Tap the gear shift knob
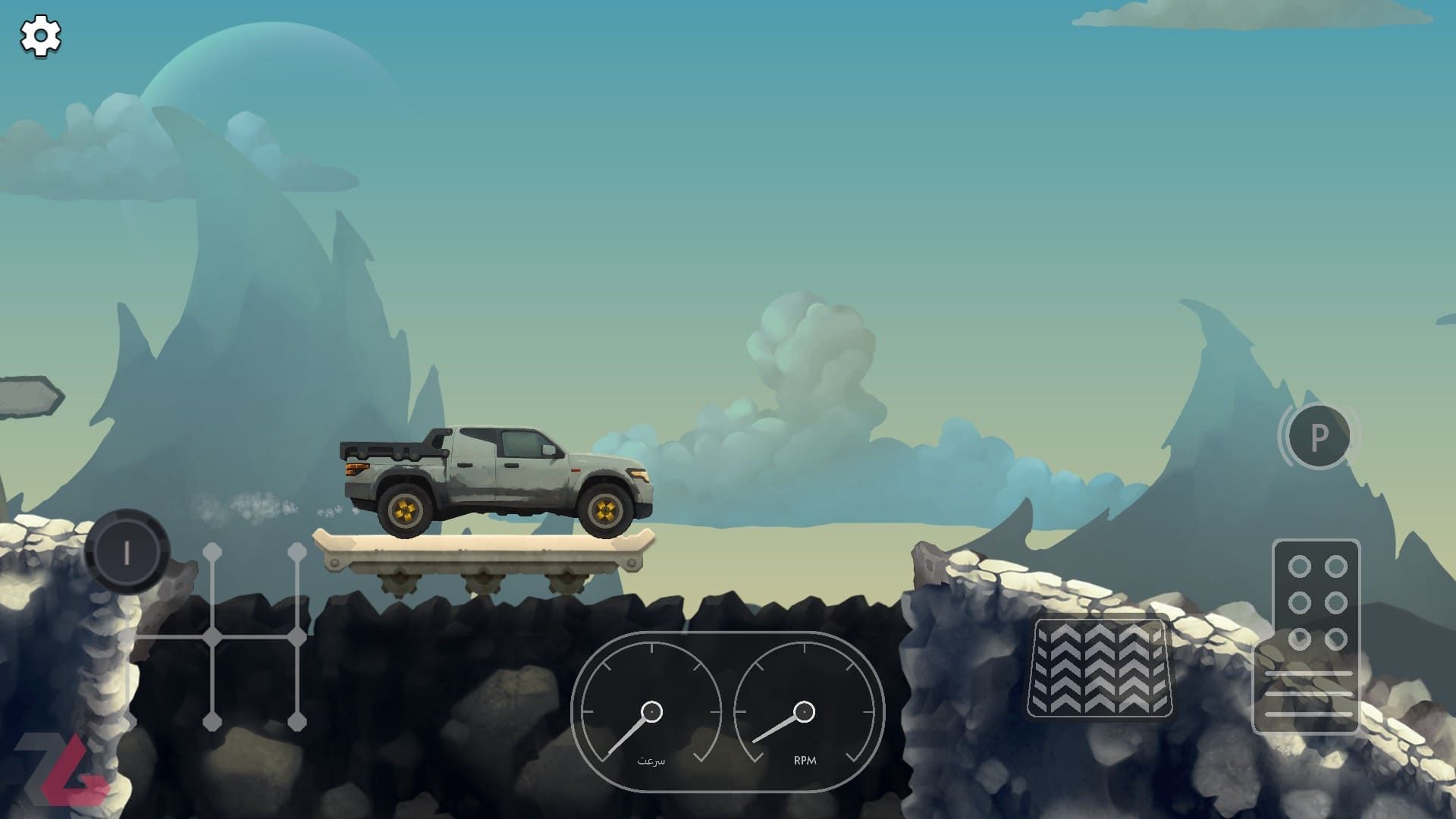The image size is (1456, 819). coord(127,552)
